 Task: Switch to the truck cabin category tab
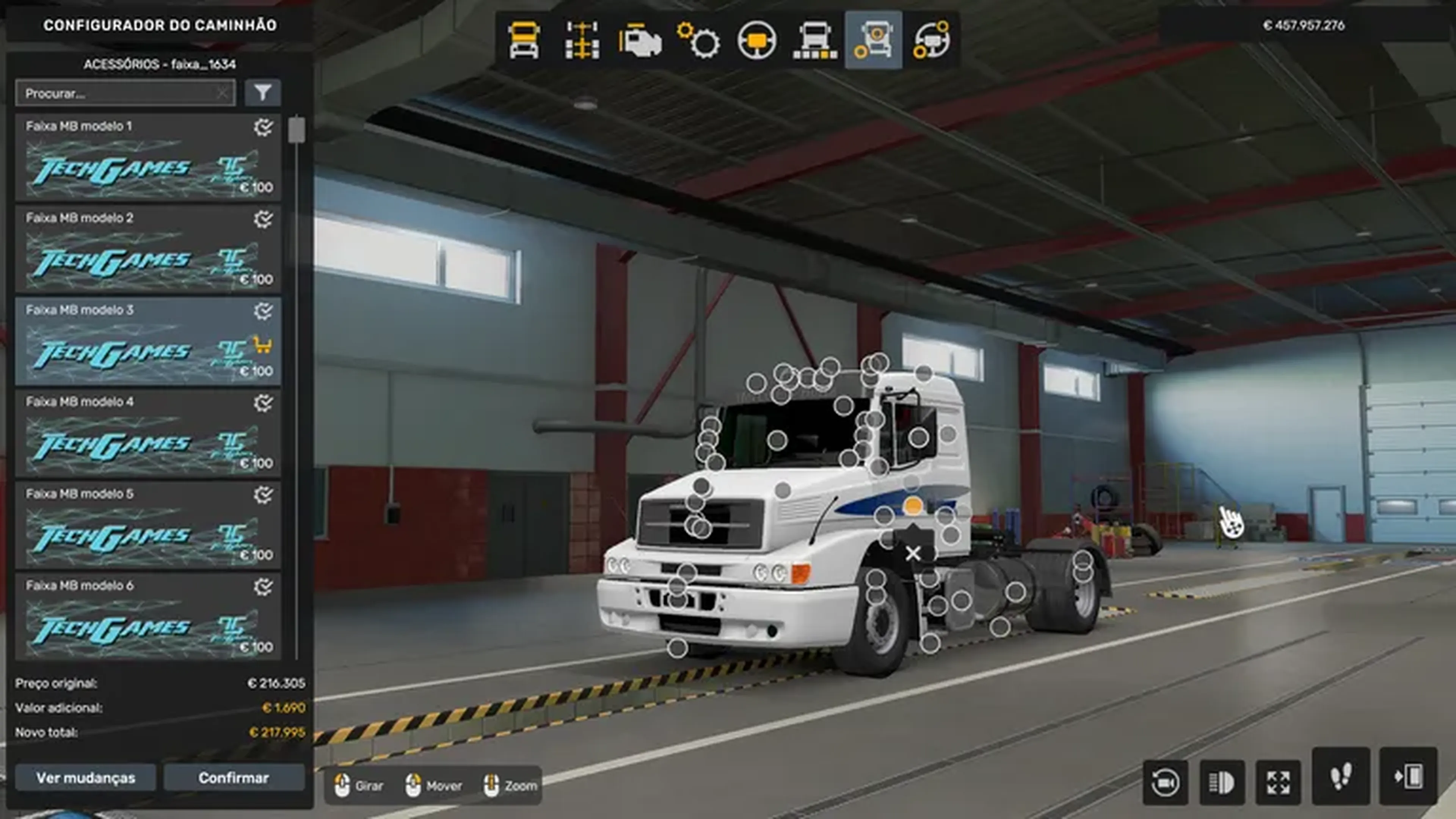pos(524,40)
